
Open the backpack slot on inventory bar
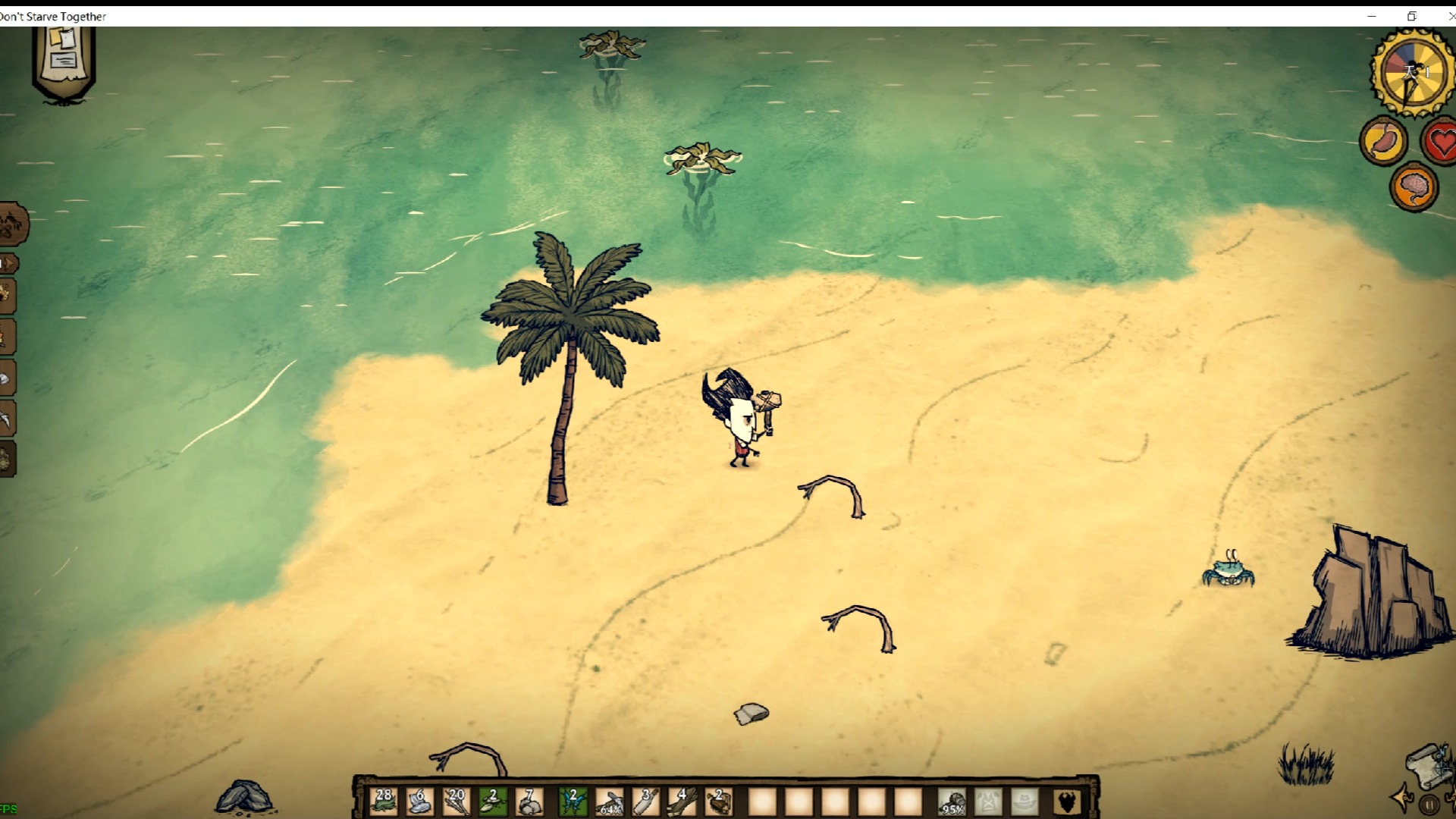click(1065, 802)
